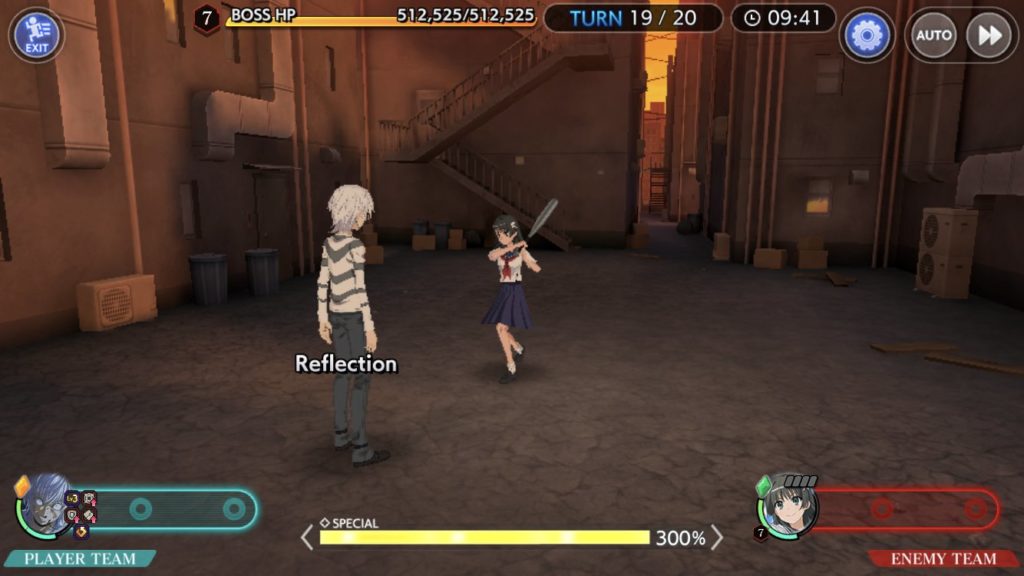
Task: Toggle AUTO battle mode
Action: click(x=933, y=36)
